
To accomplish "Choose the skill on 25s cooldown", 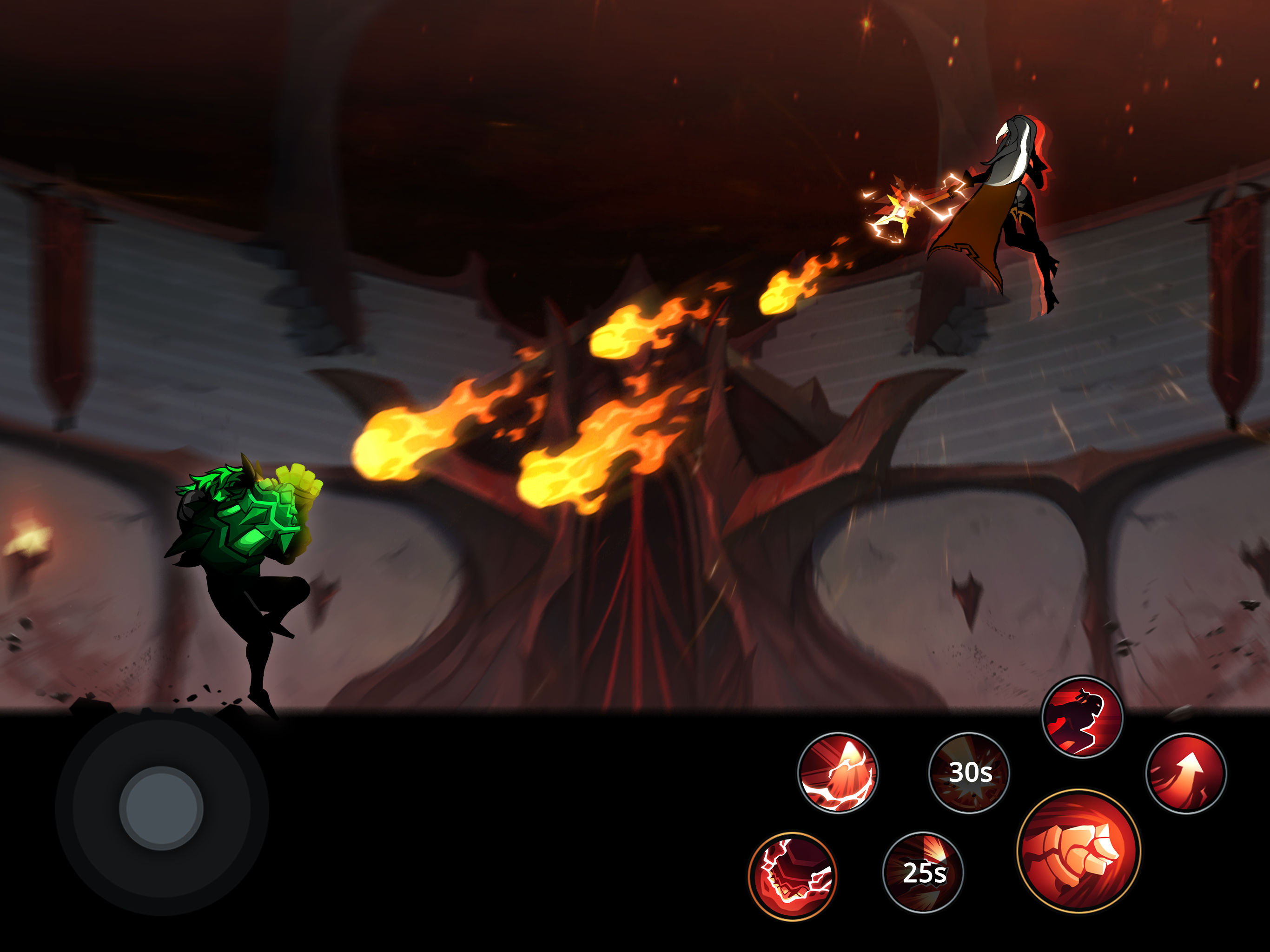I will 923,872.
